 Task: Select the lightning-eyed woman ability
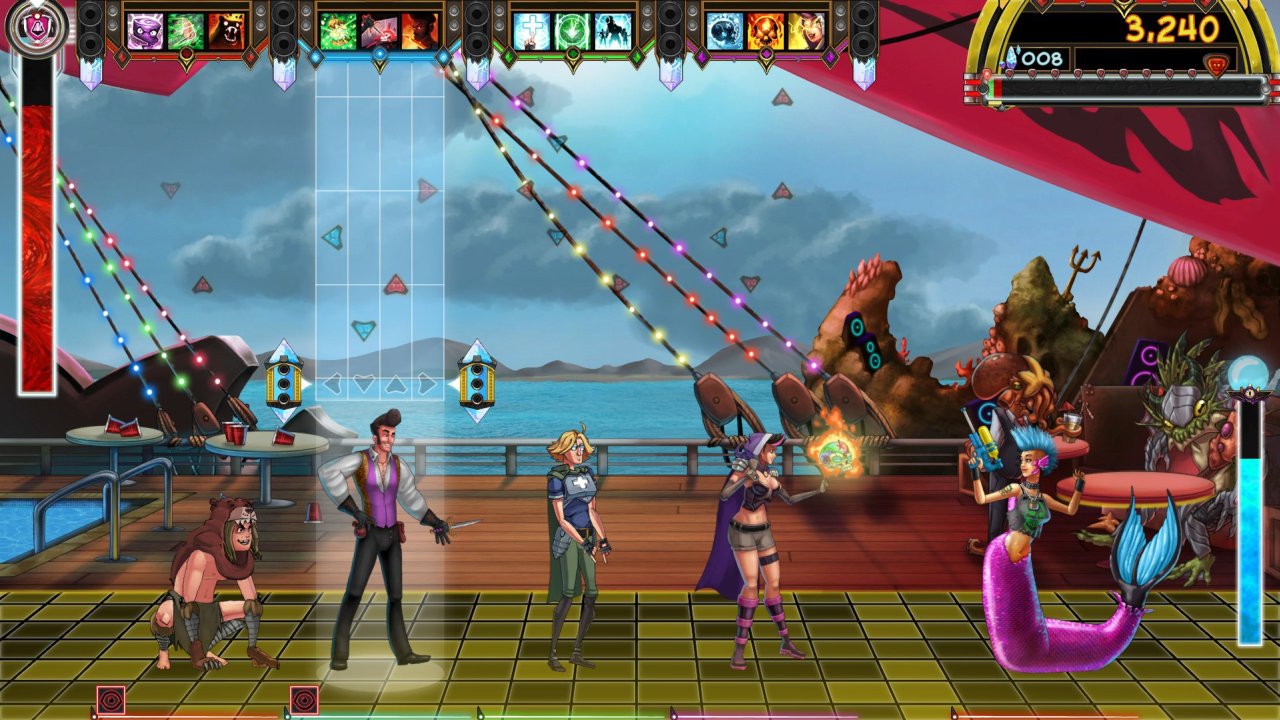tap(807, 31)
